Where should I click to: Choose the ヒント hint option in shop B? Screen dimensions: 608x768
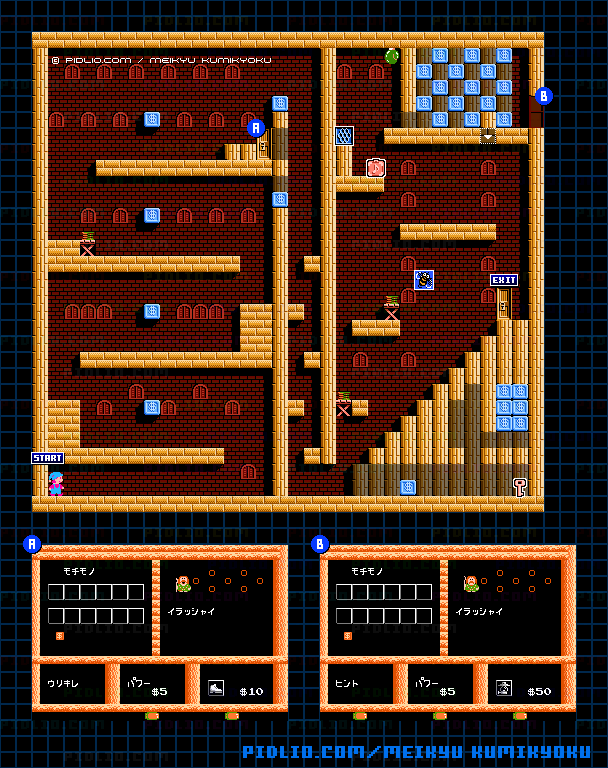click(360, 684)
